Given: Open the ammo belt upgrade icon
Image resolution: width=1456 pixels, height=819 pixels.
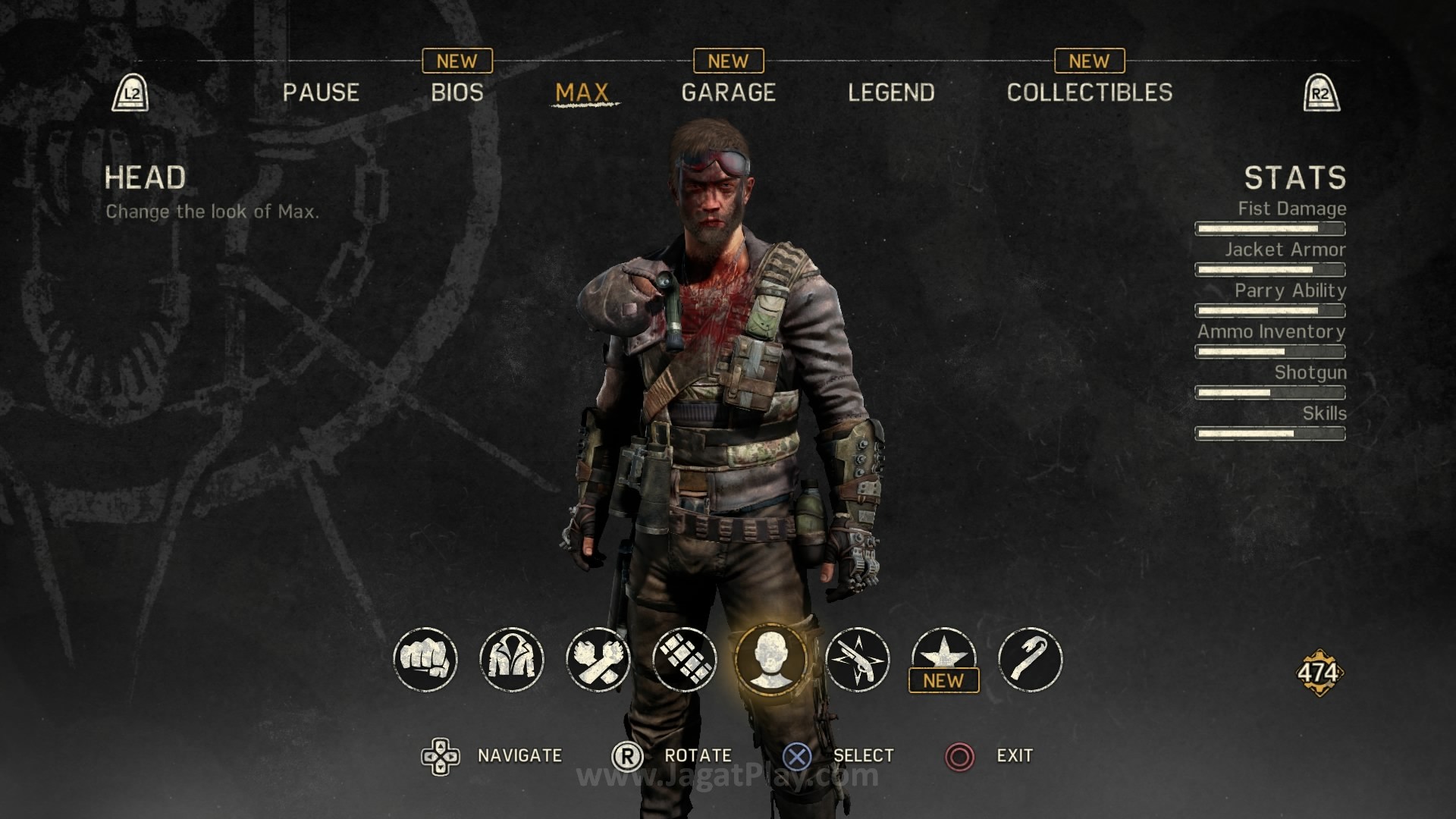Looking at the screenshot, I should [685, 659].
